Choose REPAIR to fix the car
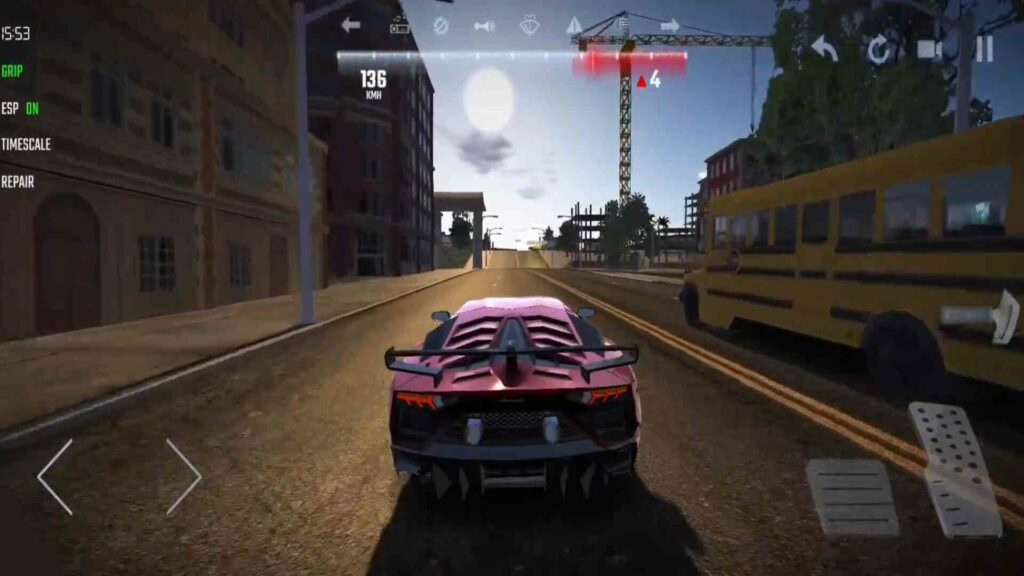Viewport: 1024px width, 576px height. pyautogui.click(x=18, y=181)
